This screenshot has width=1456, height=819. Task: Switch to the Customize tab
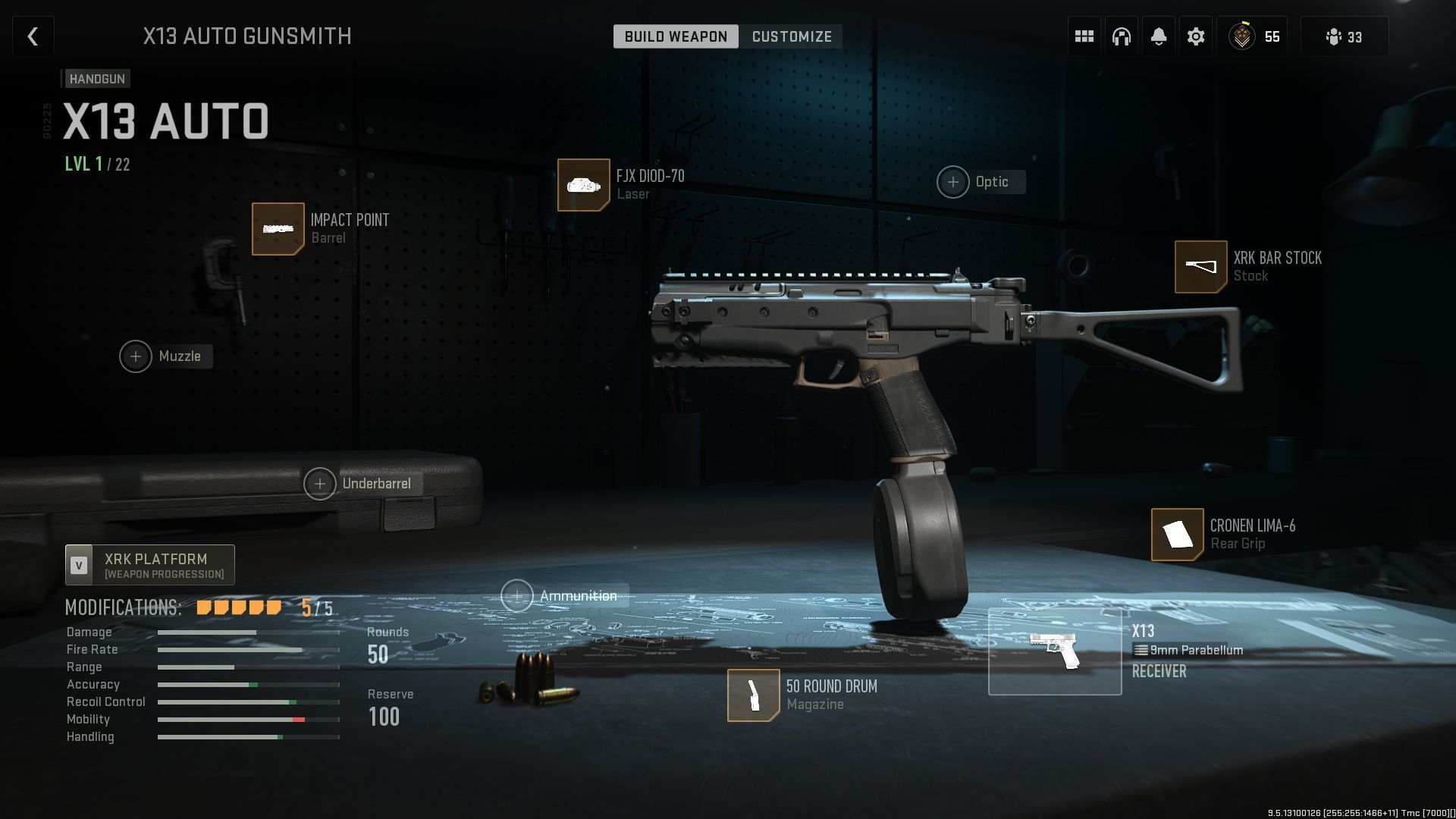pyautogui.click(x=791, y=36)
